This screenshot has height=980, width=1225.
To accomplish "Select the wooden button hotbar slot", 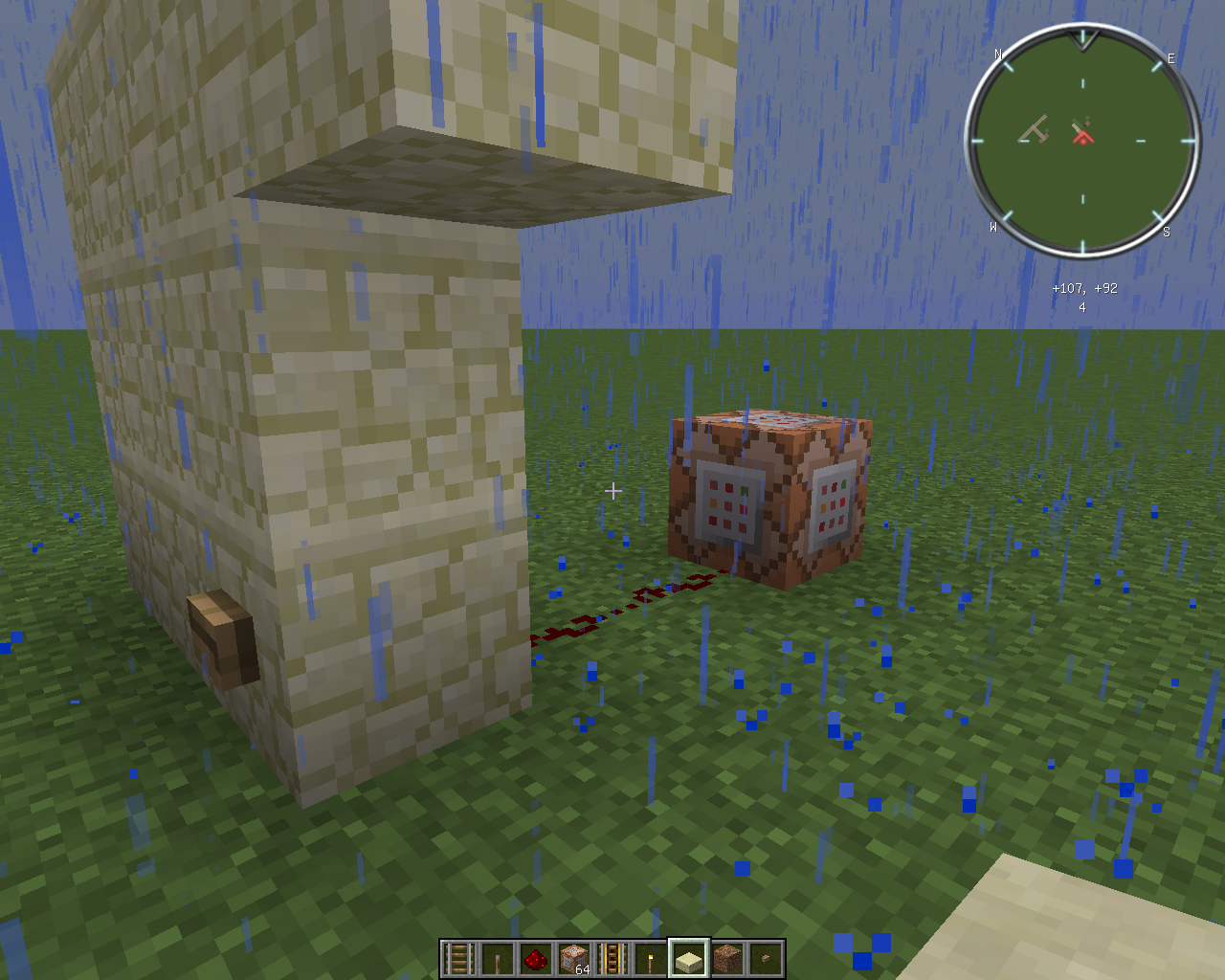I will pyautogui.click(x=766, y=958).
